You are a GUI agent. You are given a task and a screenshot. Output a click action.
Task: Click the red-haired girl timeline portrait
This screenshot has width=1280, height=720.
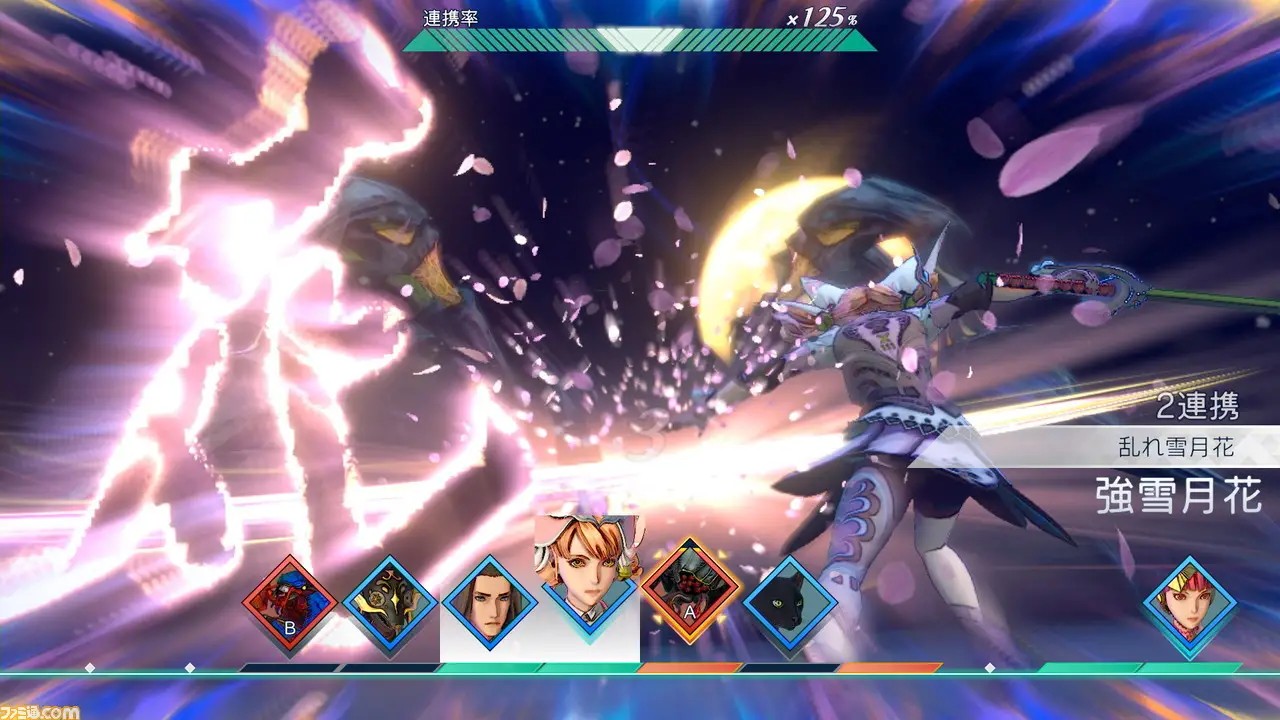pyautogui.click(x=1190, y=603)
